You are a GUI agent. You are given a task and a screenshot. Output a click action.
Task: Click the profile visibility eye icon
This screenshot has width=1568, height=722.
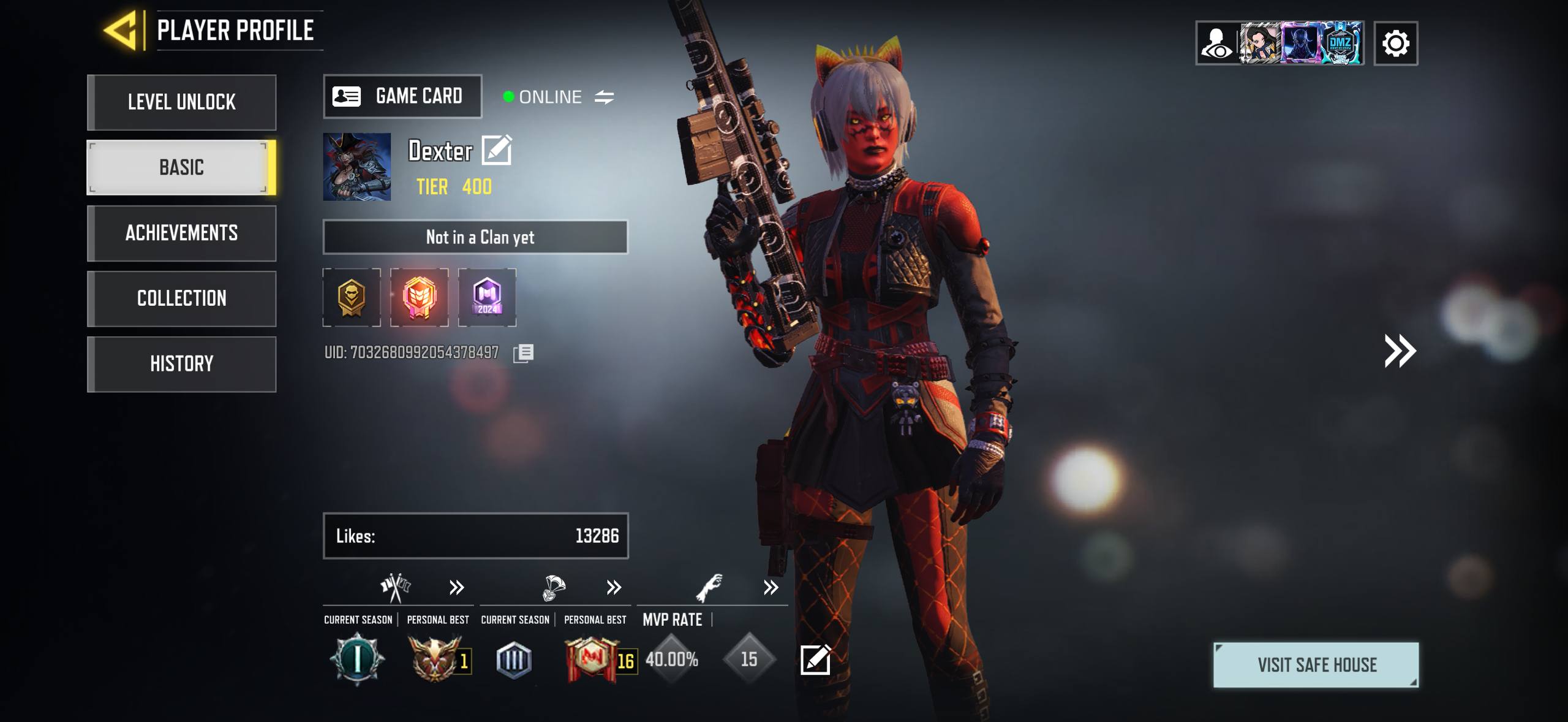click(x=1217, y=44)
